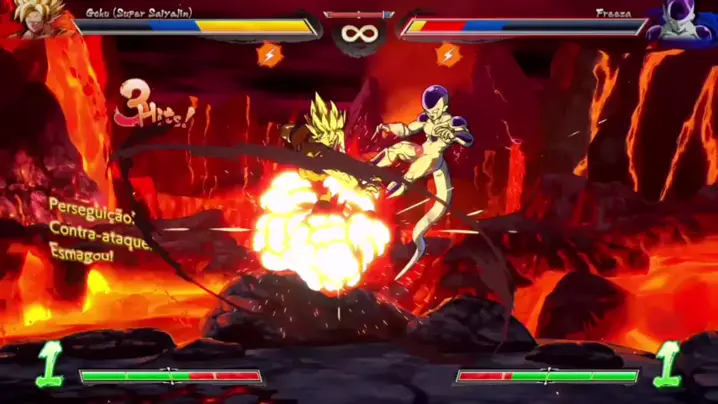718x404 pixels.
Task: Select the lightning bolt icon below Goku's health bar
Action: pos(270,54)
